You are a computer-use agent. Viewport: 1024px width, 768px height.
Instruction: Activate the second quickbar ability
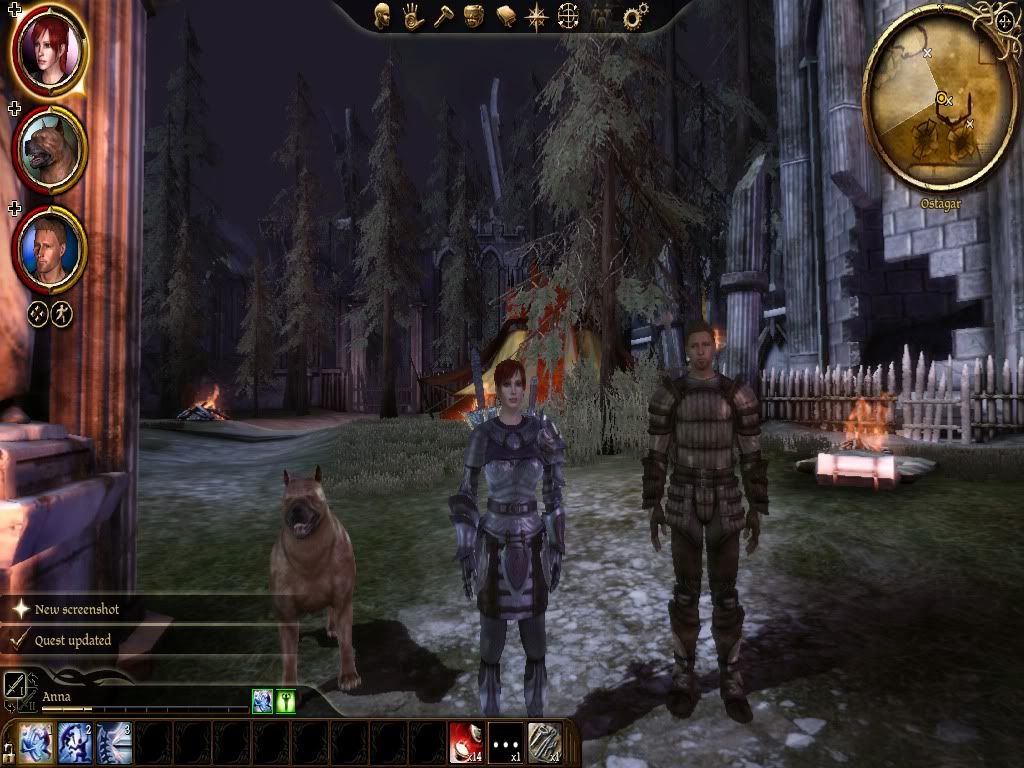point(74,743)
